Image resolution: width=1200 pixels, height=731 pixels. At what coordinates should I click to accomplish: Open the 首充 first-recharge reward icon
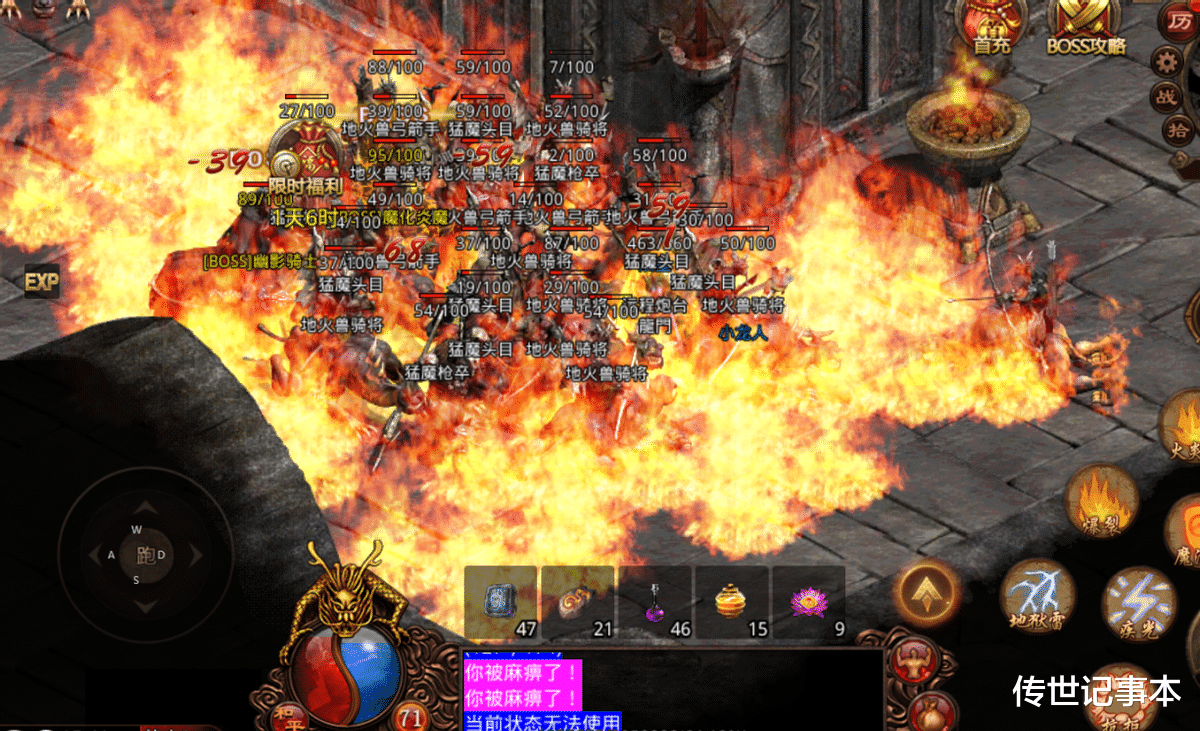(x=991, y=25)
